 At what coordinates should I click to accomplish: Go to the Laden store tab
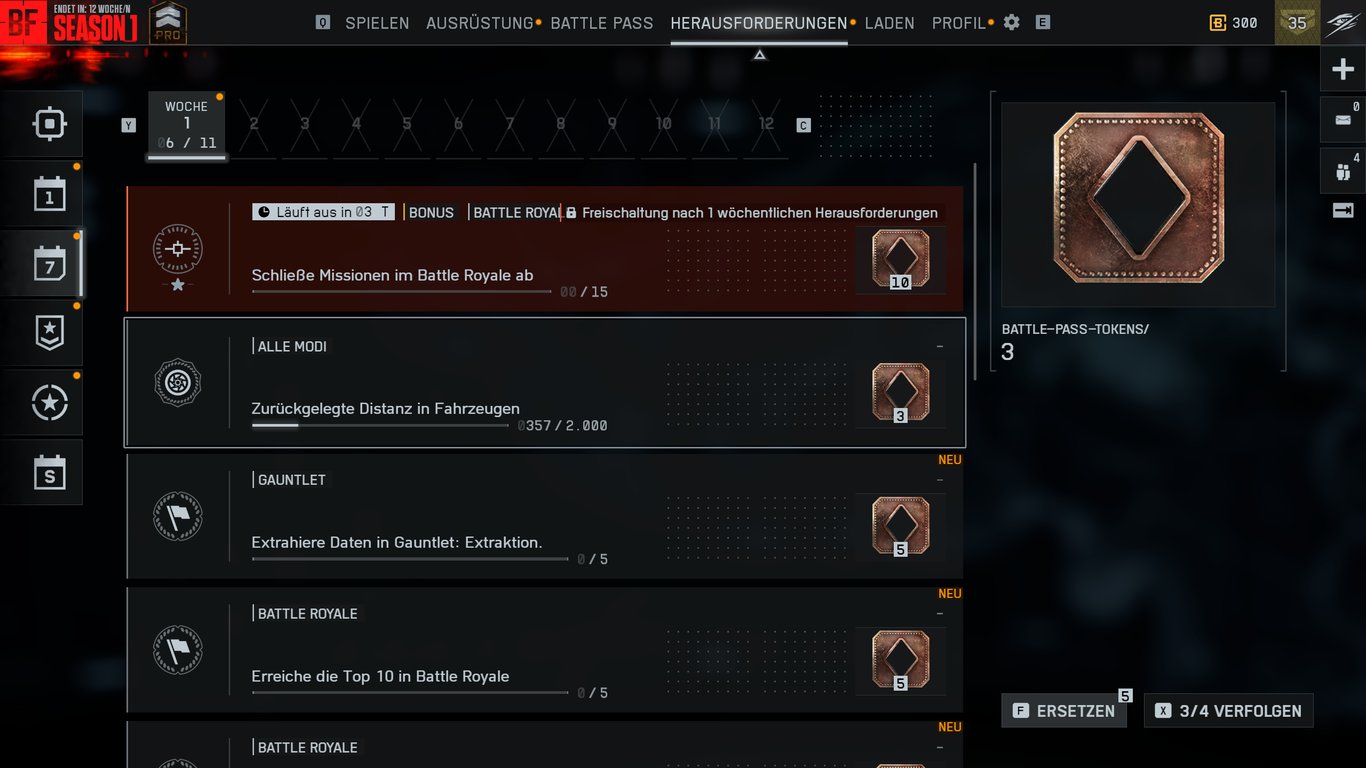coord(889,23)
